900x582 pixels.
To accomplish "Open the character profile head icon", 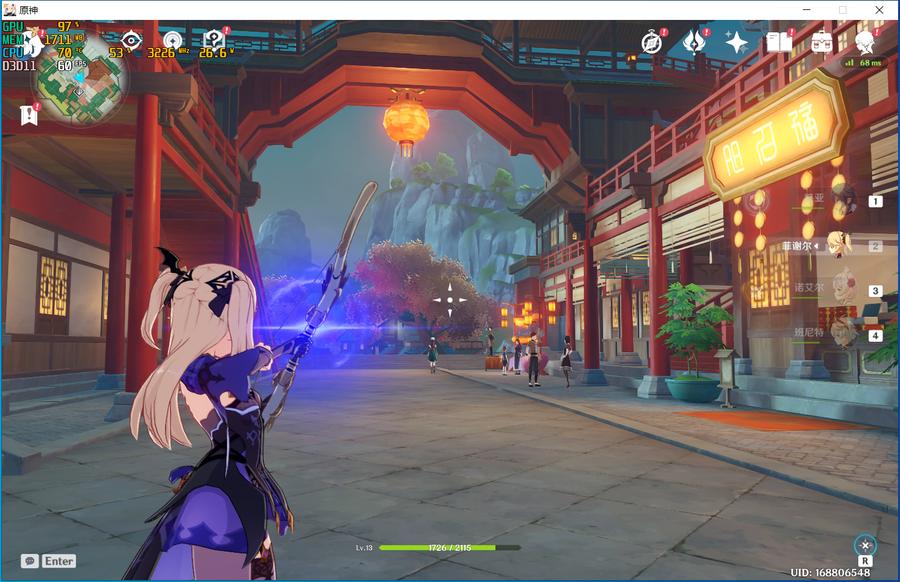I will pos(865,42).
